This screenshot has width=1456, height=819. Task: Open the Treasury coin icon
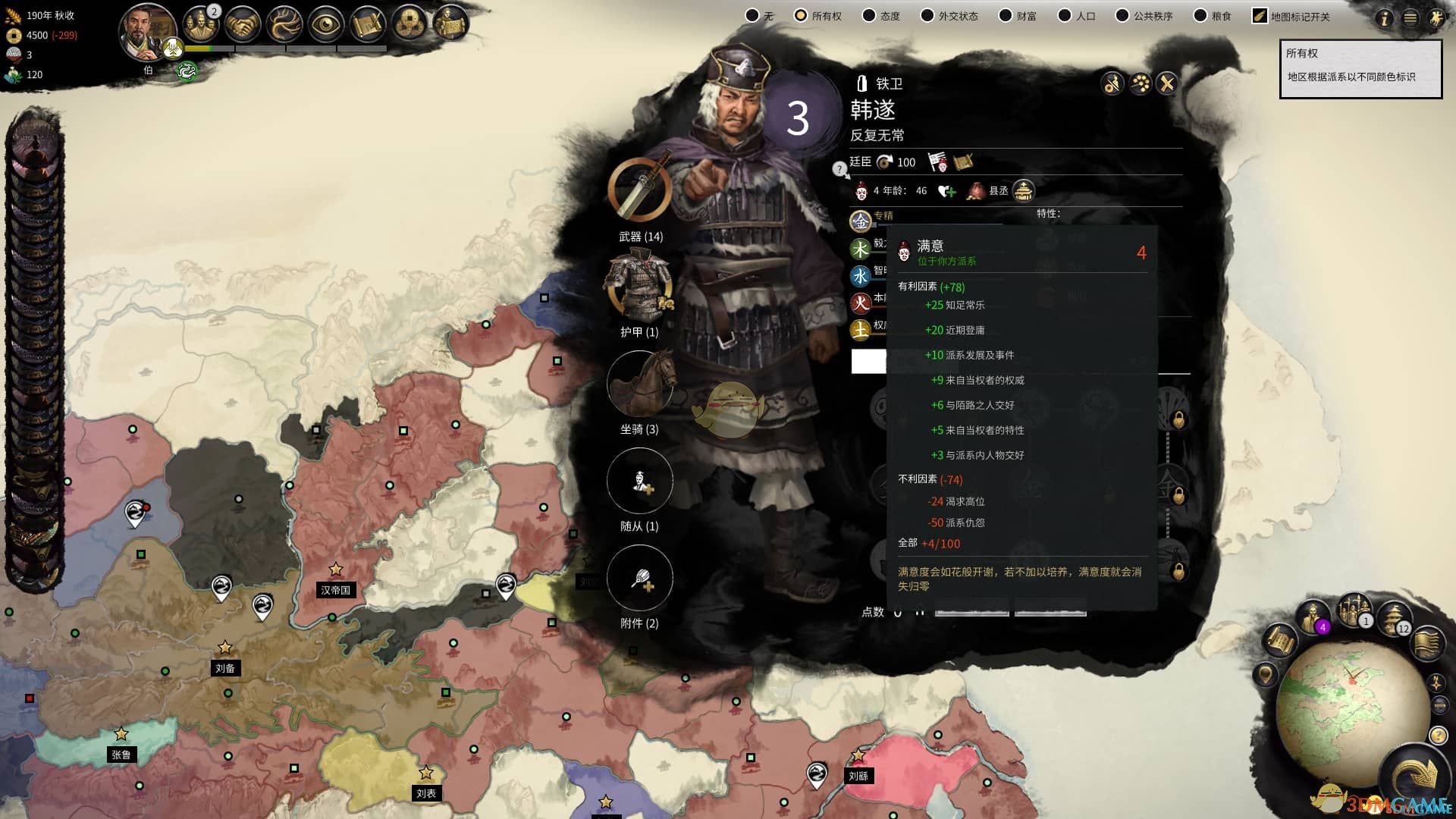coord(408,23)
